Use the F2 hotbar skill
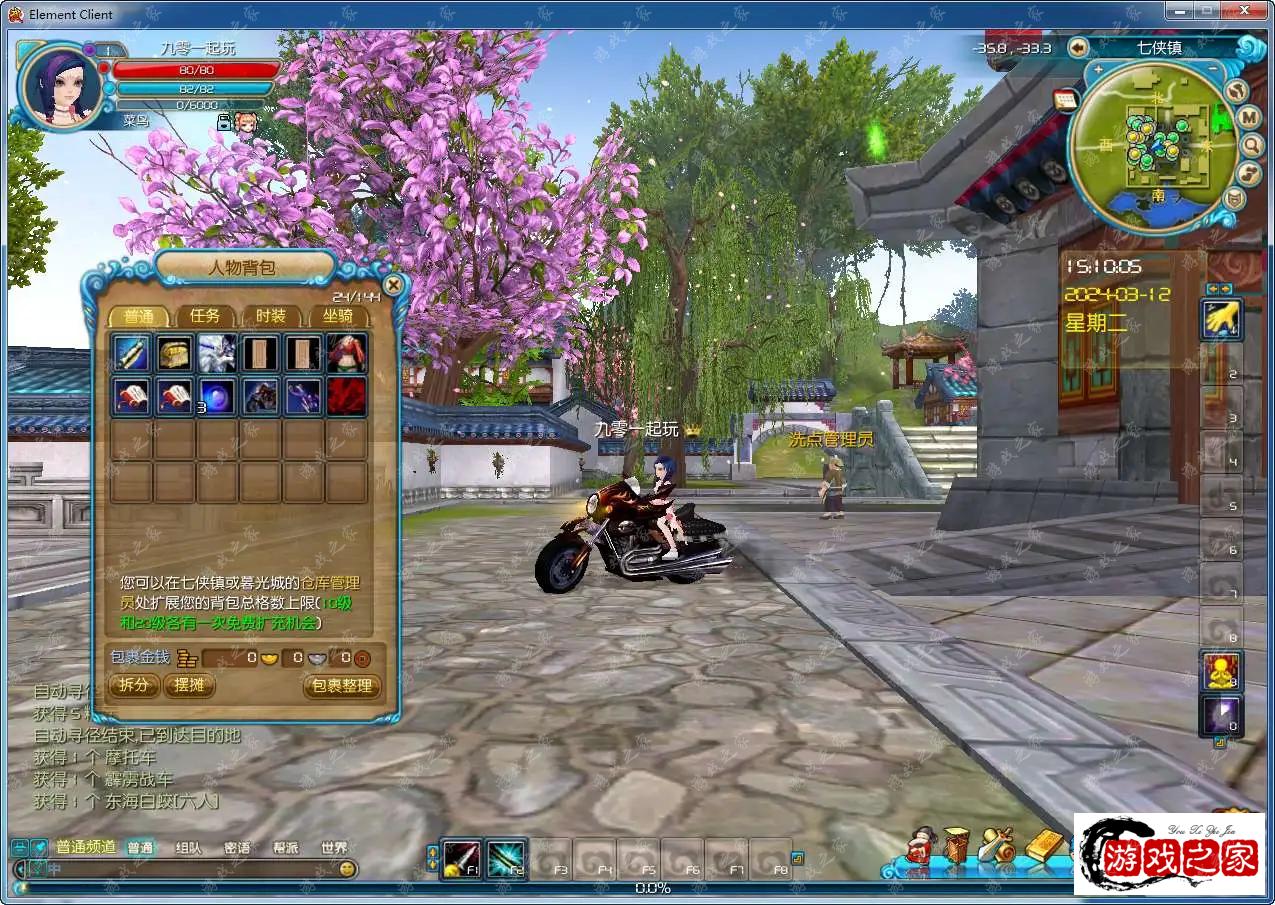This screenshot has height=905, width=1275. tap(506, 859)
